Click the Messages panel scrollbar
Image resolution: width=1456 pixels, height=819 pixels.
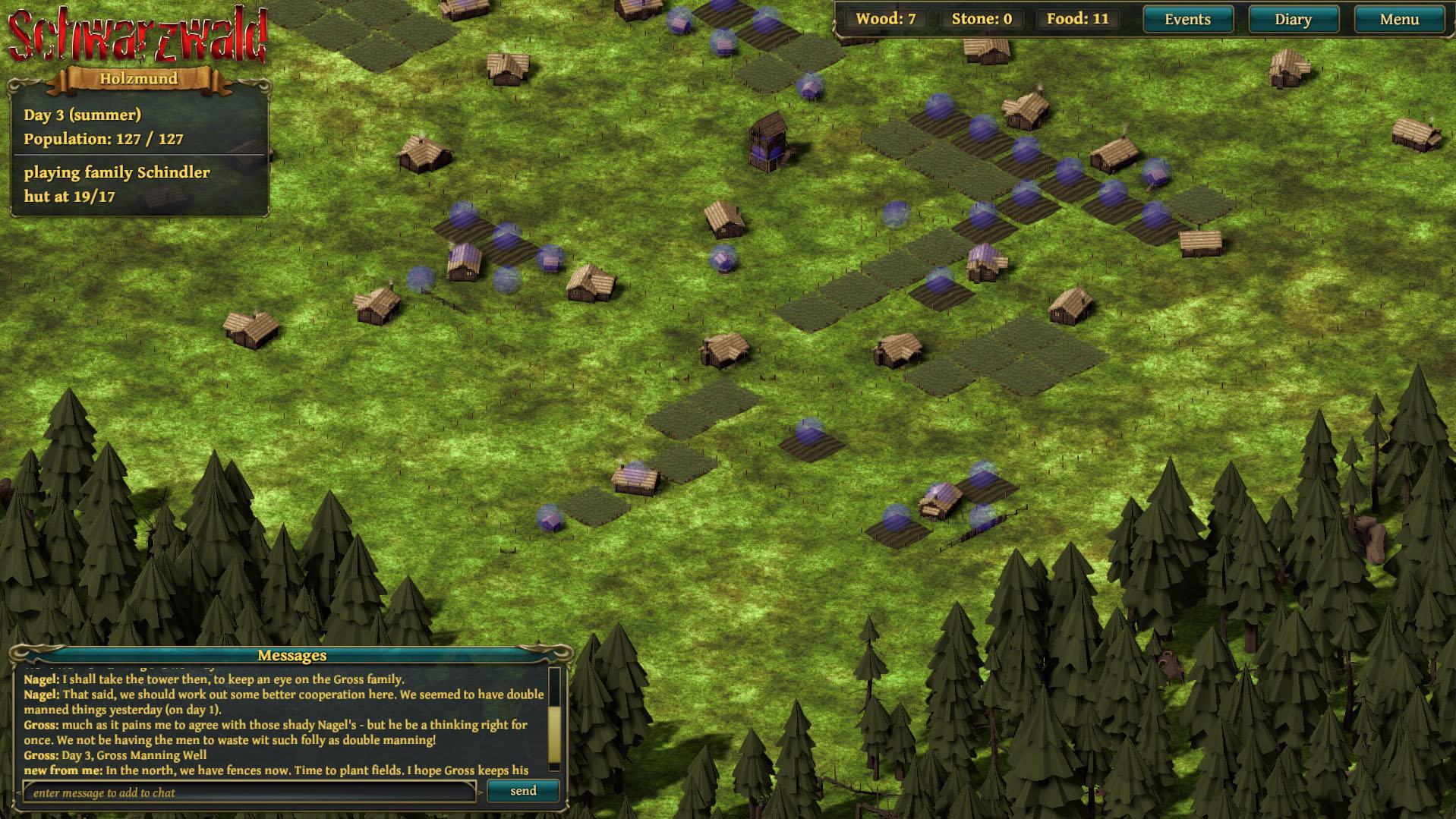point(554,732)
